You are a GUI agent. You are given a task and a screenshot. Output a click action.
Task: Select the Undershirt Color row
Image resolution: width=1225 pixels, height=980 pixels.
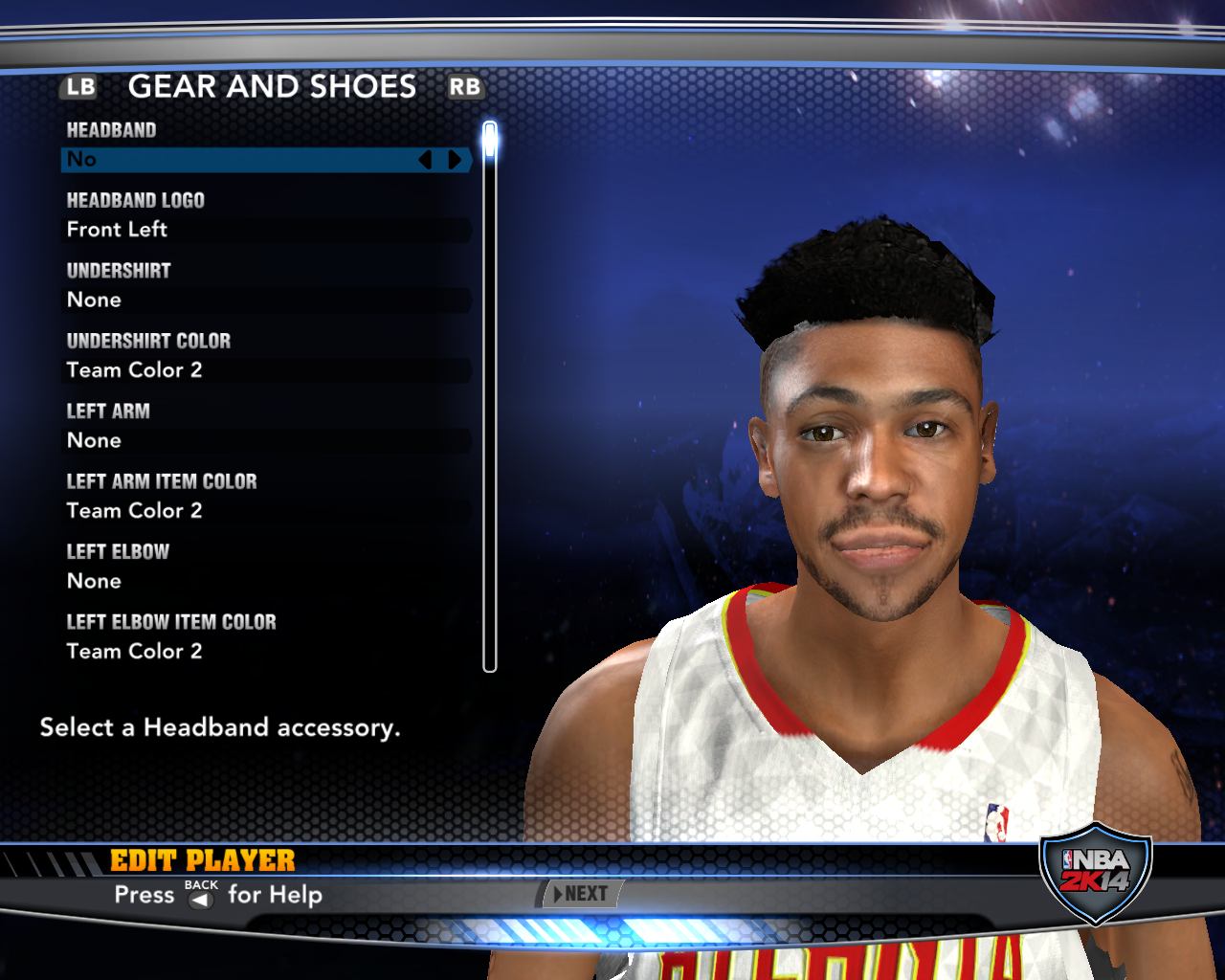[x=266, y=370]
